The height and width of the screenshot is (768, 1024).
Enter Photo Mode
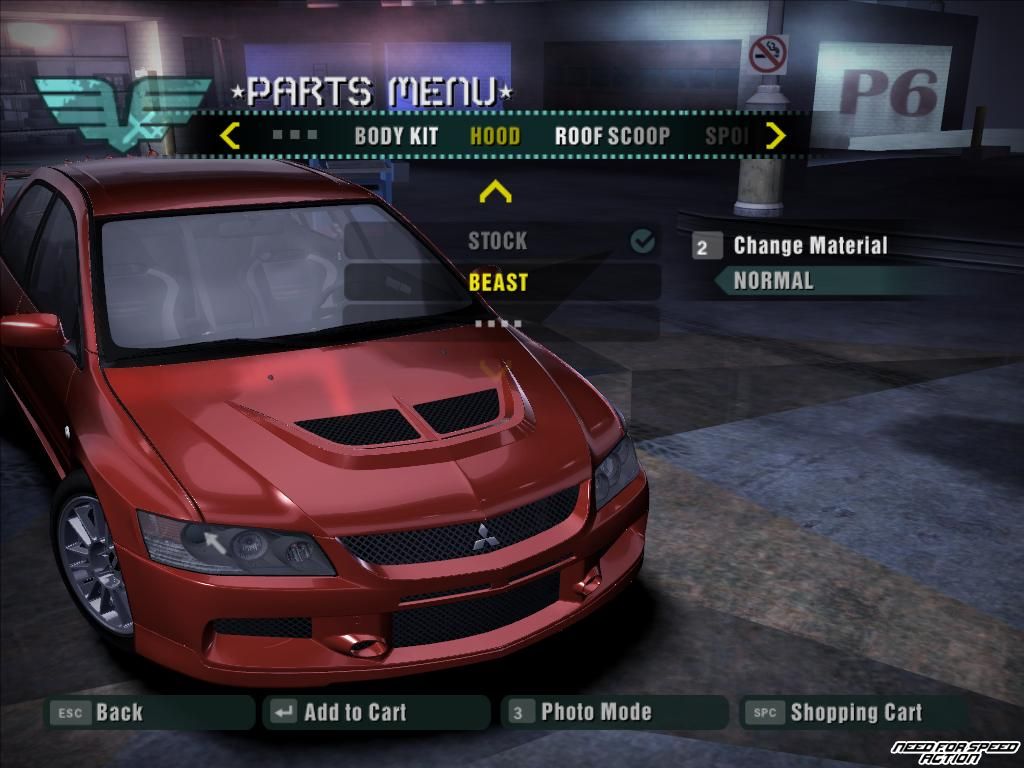click(x=595, y=713)
